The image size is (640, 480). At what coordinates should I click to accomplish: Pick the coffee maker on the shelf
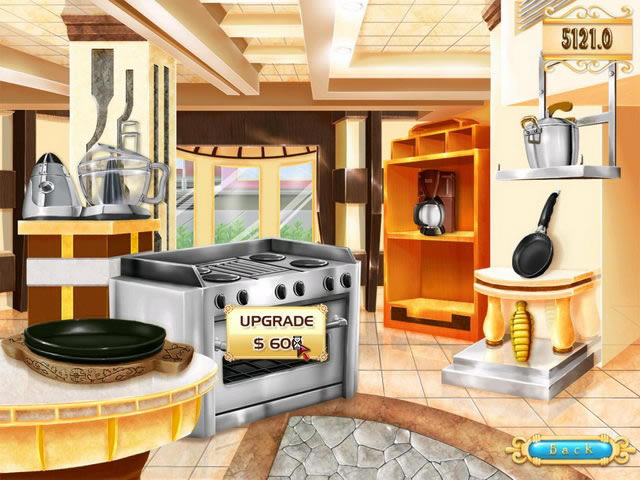[x=433, y=203]
